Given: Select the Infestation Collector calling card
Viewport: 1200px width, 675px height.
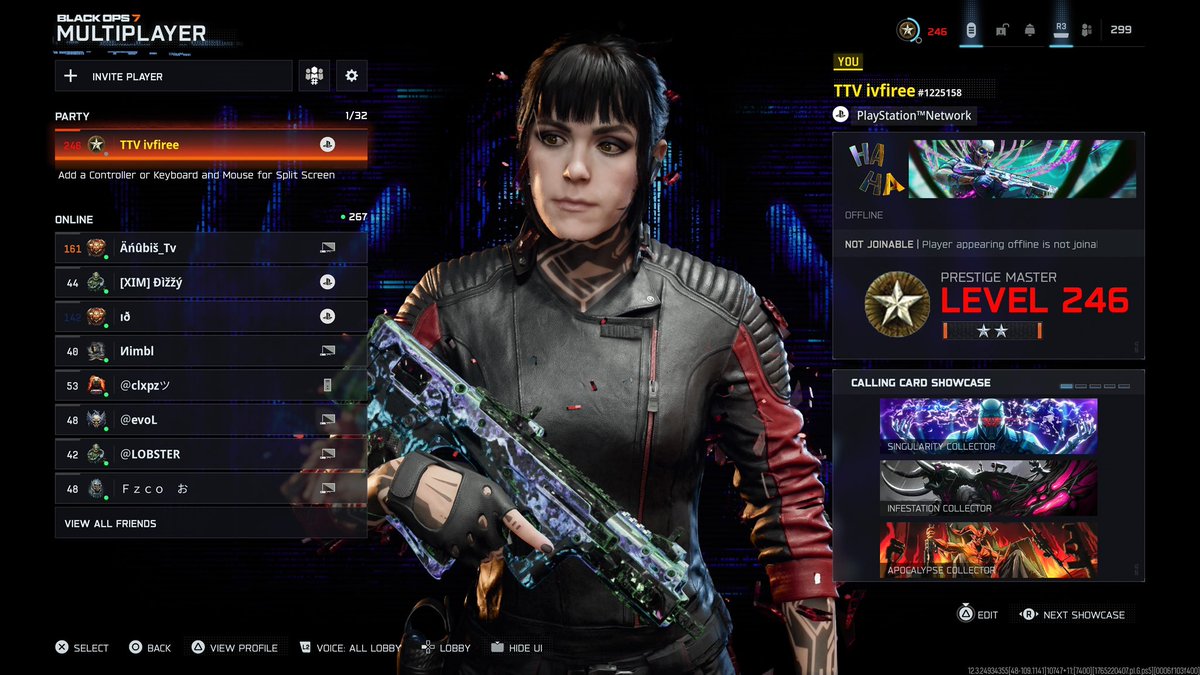Looking at the screenshot, I should tap(988, 488).
